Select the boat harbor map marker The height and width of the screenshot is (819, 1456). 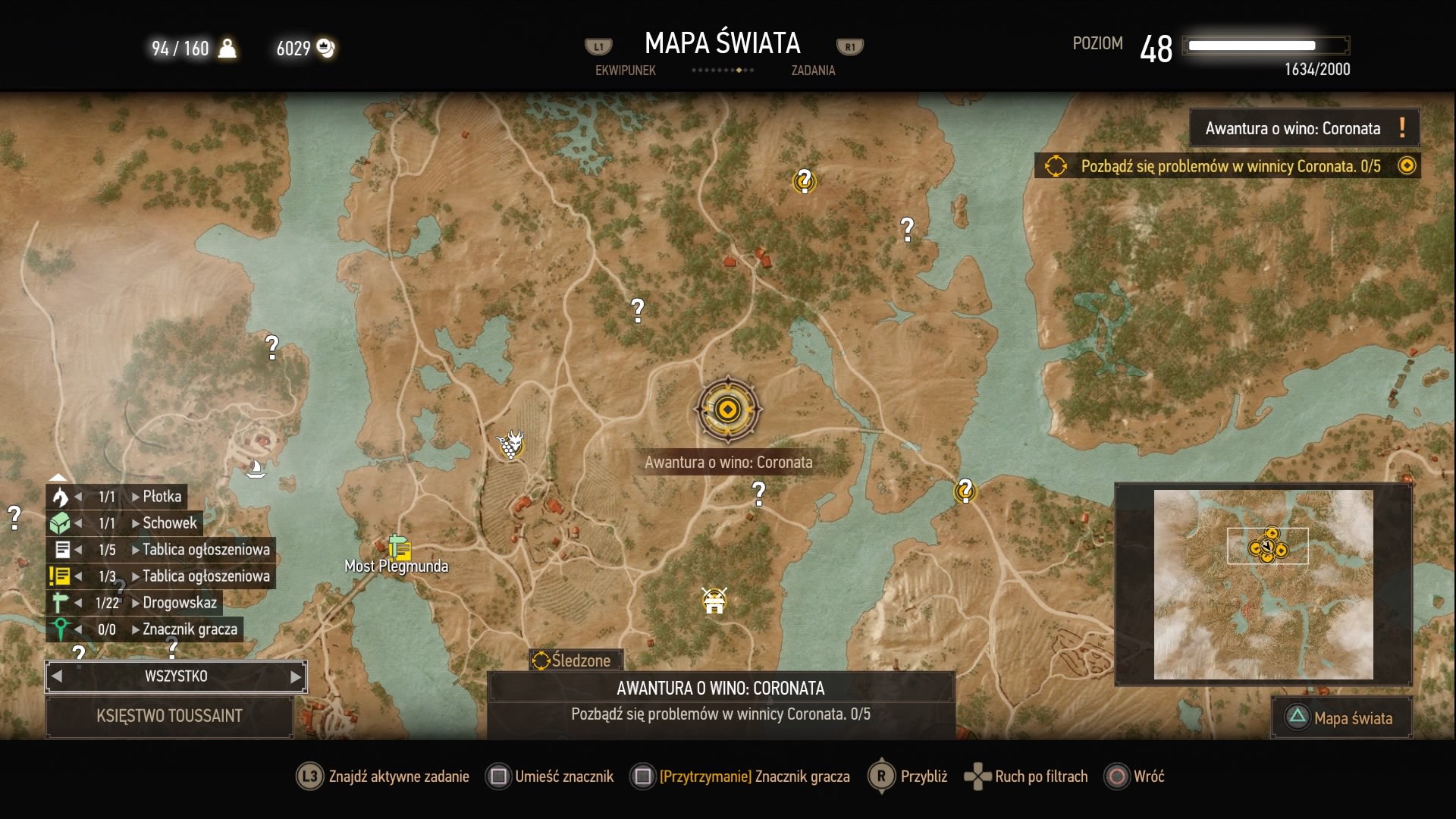click(256, 469)
